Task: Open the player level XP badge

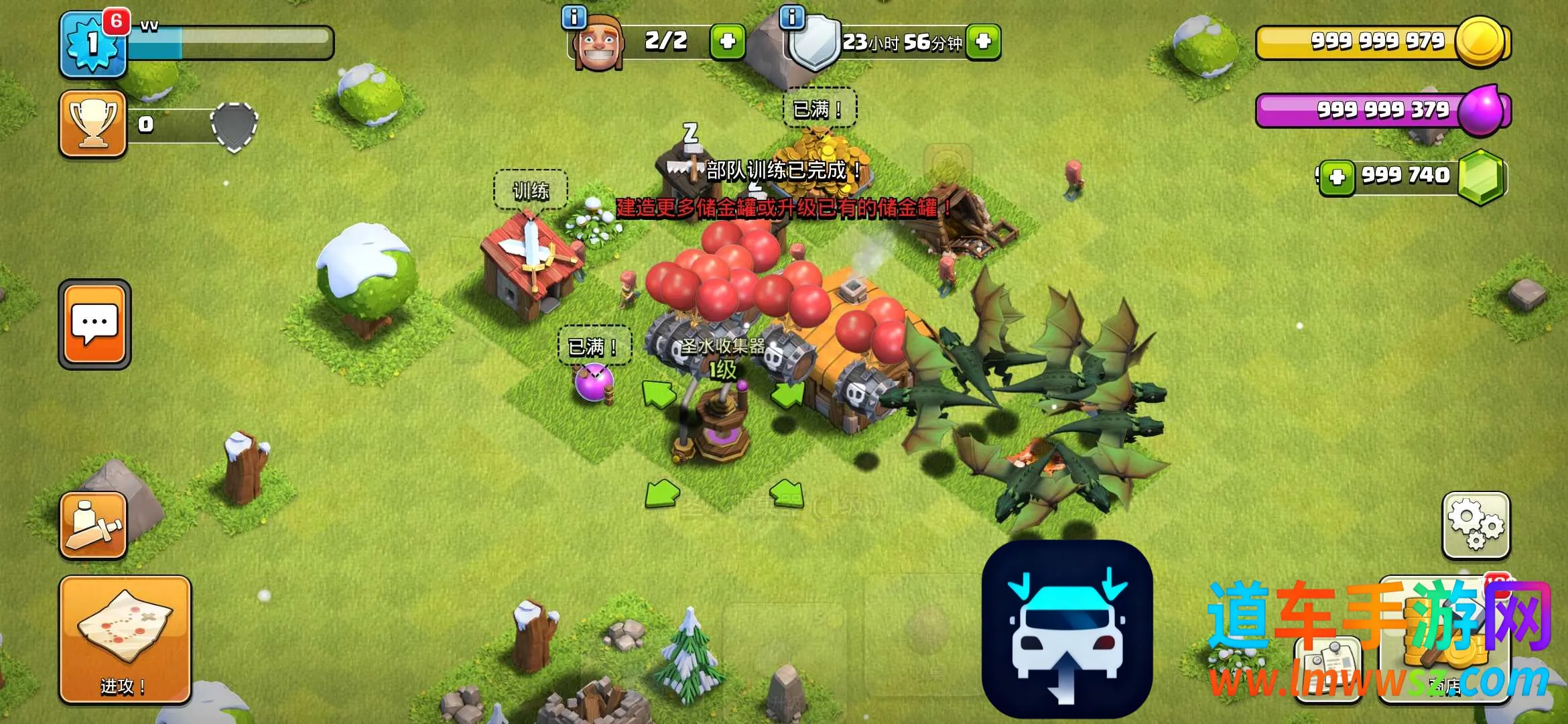Action: [x=93, y=44]
